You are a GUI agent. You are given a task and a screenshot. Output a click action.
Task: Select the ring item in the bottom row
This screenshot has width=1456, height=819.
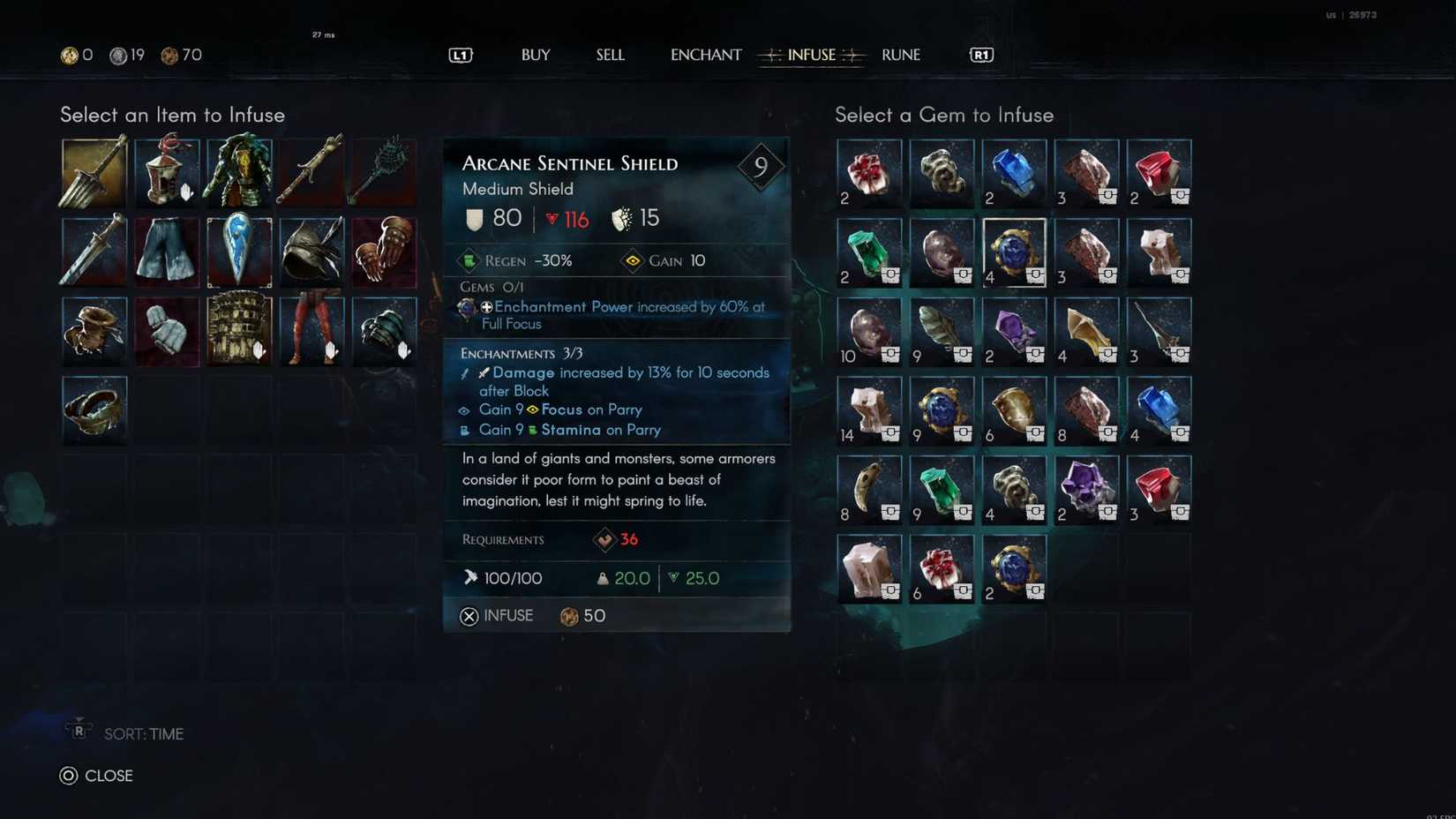pyautogui.click(x=93, y=410)
